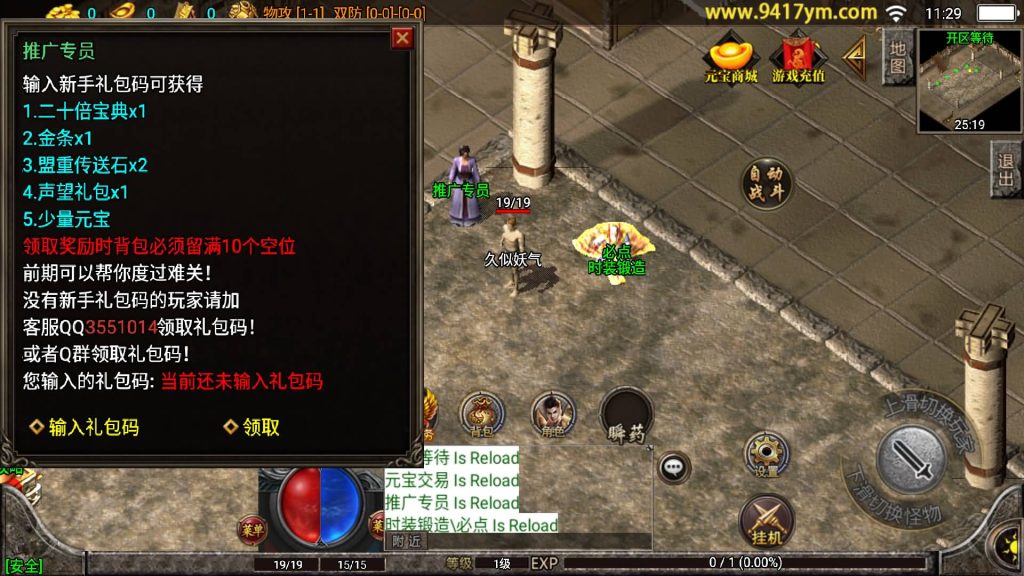Close the 推广专员 dialog with the red X

point(402,38)
